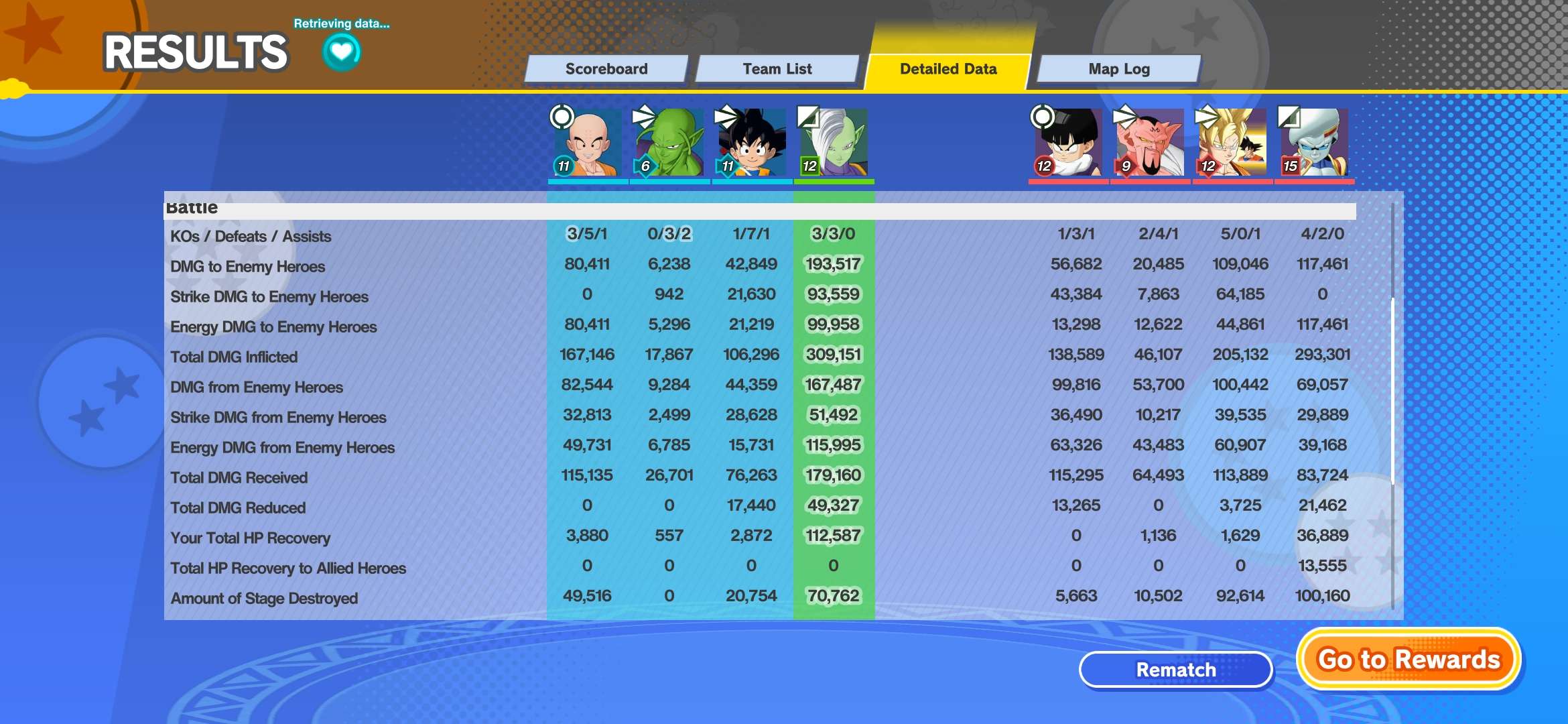This screenshot has height=724, width=1568.
Task: Open the Team List tab
Action: (777, 69)
